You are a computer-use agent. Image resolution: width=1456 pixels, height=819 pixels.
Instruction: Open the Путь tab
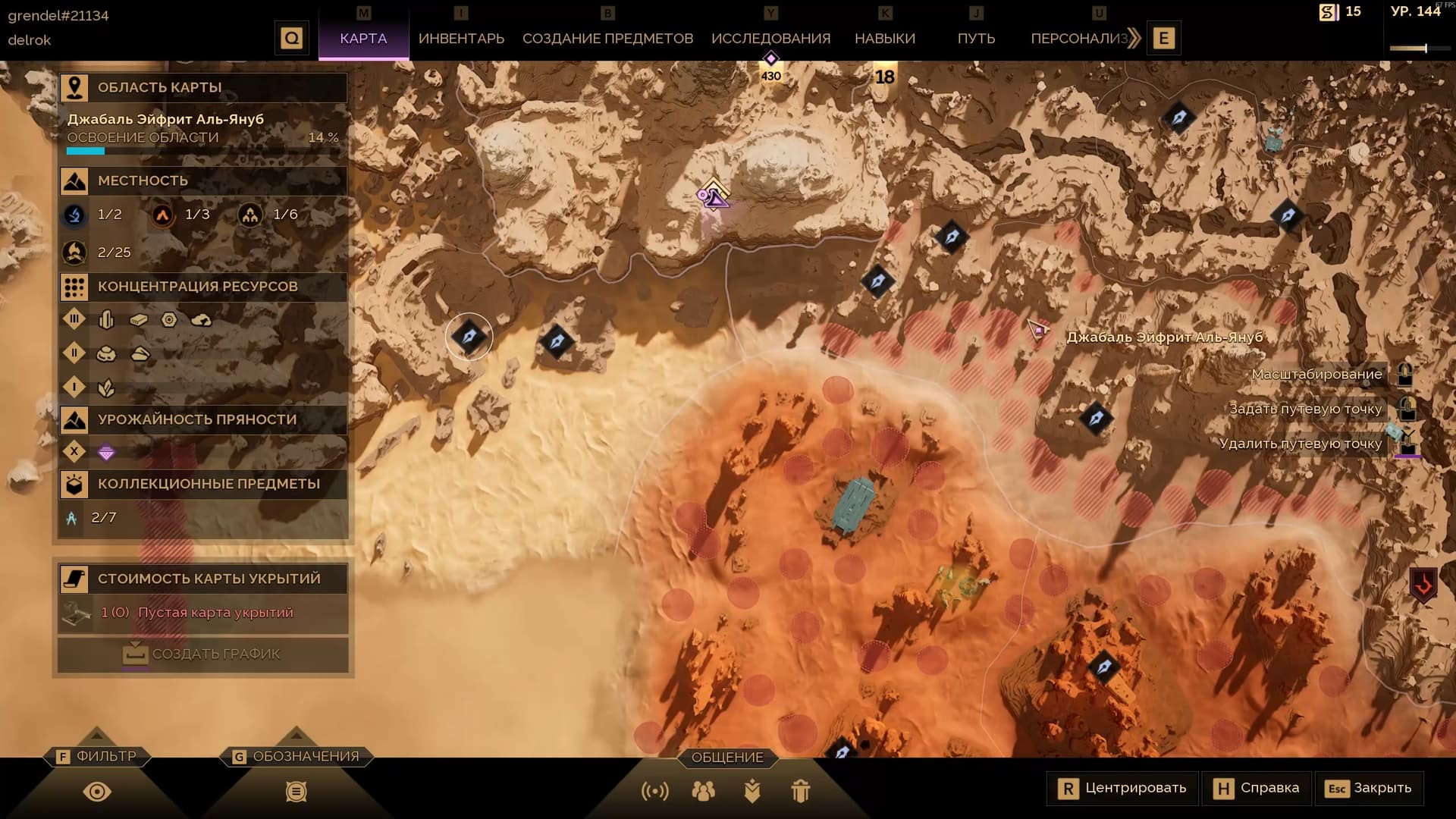pos(976,38)
